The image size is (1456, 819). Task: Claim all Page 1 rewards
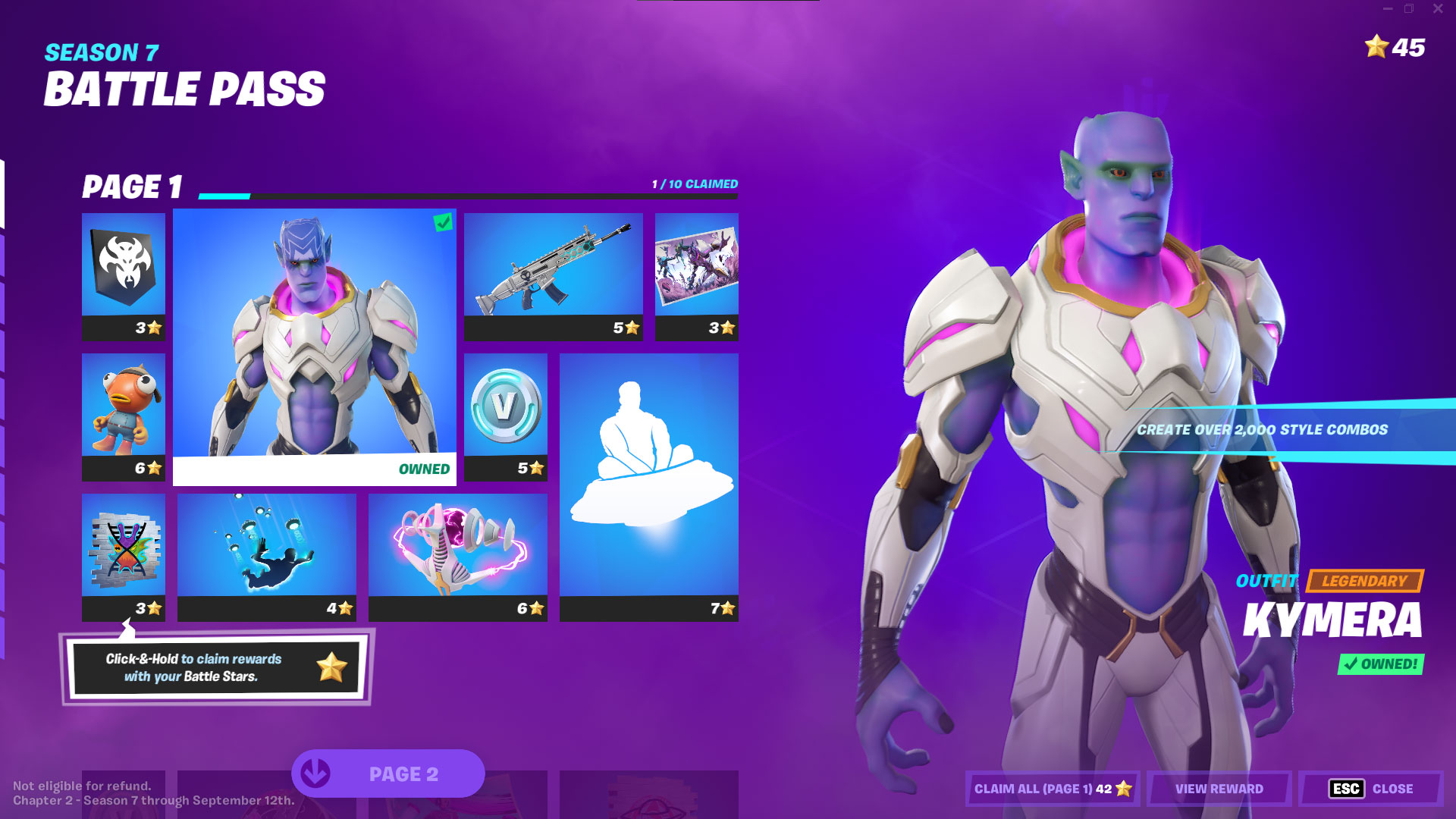[x=1052, y=789]
